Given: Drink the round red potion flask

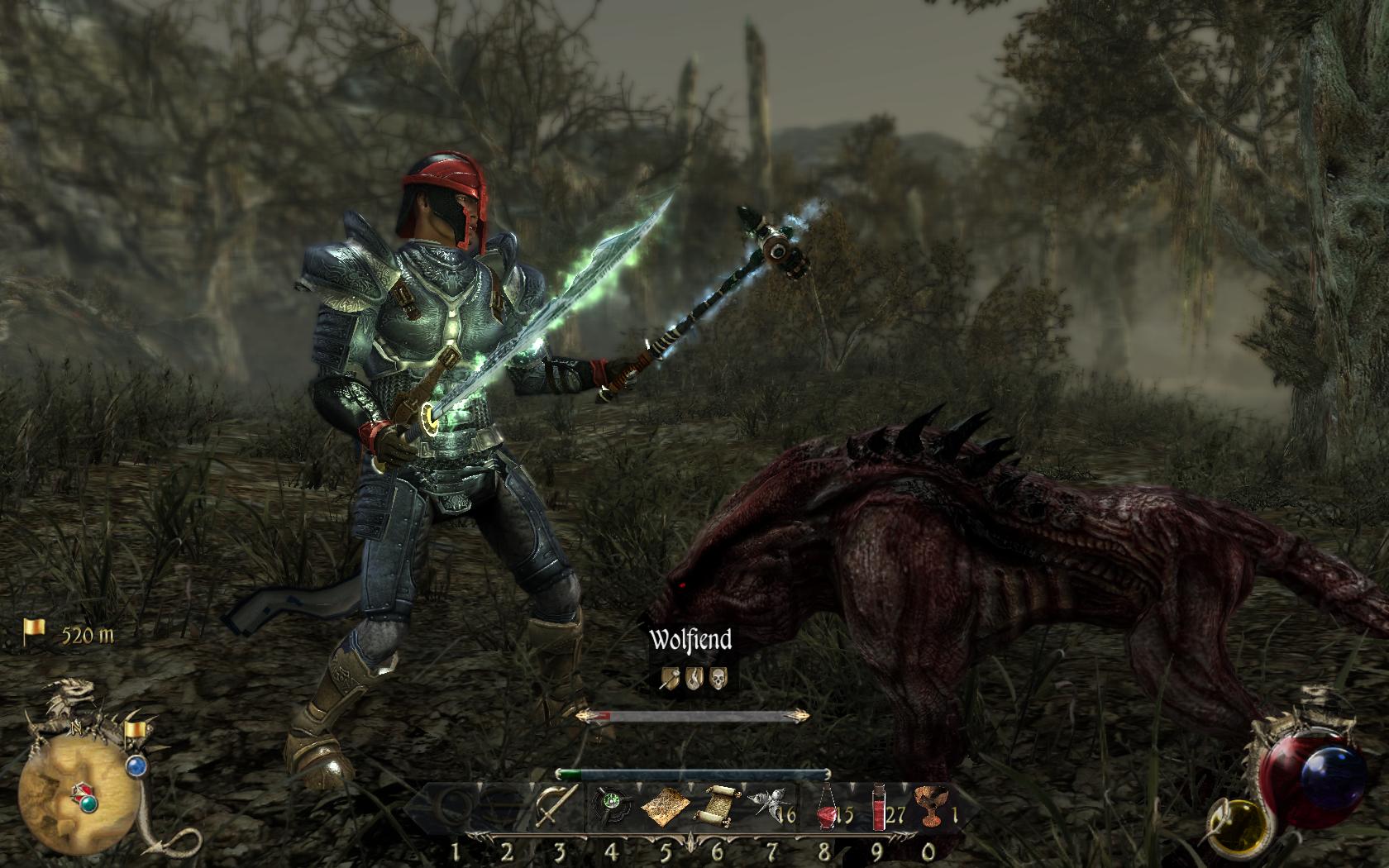Looking at the screenshot, I should (826, 809).
